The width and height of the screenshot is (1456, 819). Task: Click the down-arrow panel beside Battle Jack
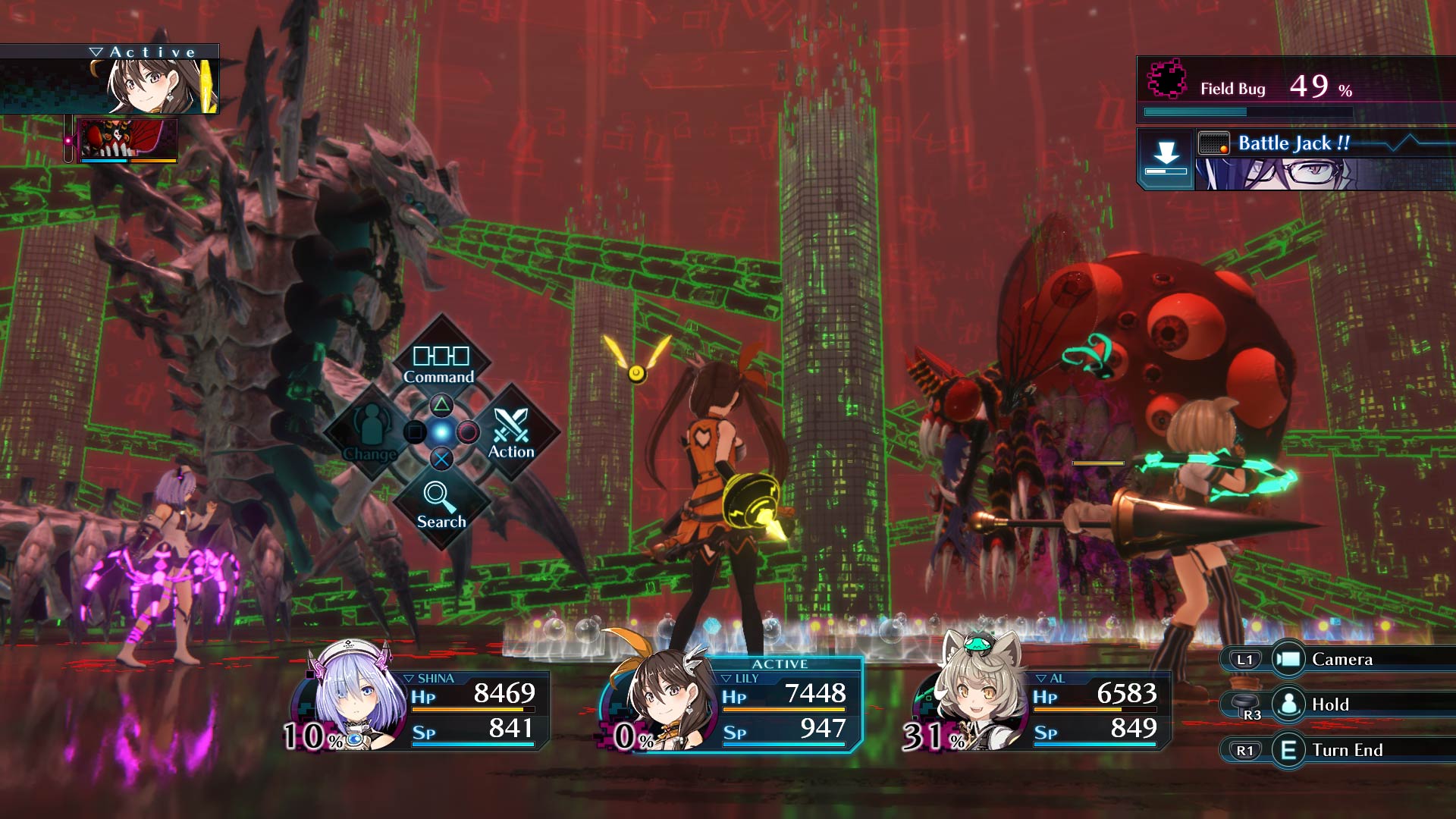pos(1166,157)
